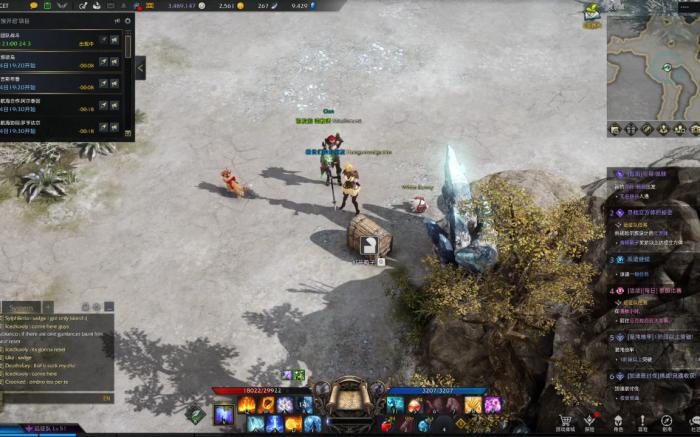Viewport: 700px width, 437px height.
Task: Open the character helmet menu button
Action: pyautogui.click(x=617, y=422)
